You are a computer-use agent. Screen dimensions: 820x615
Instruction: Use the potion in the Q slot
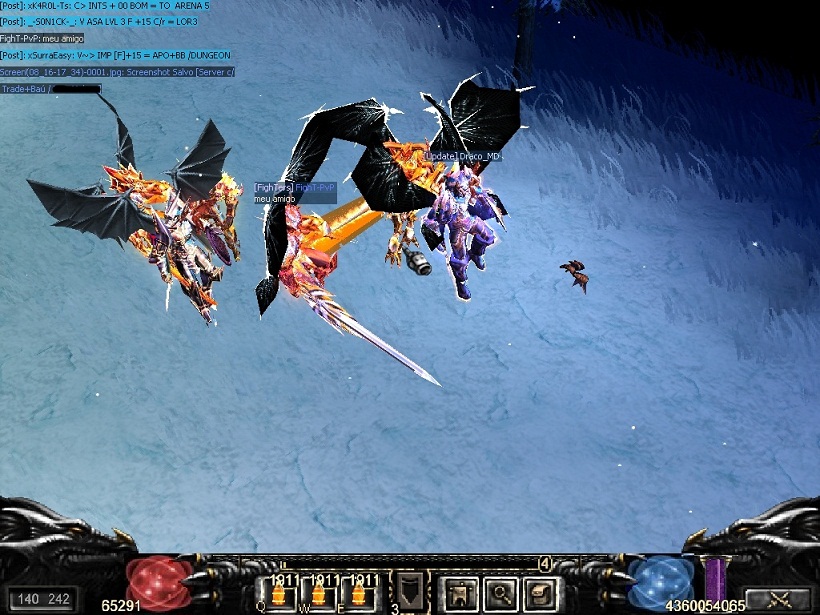pos(279,594)
